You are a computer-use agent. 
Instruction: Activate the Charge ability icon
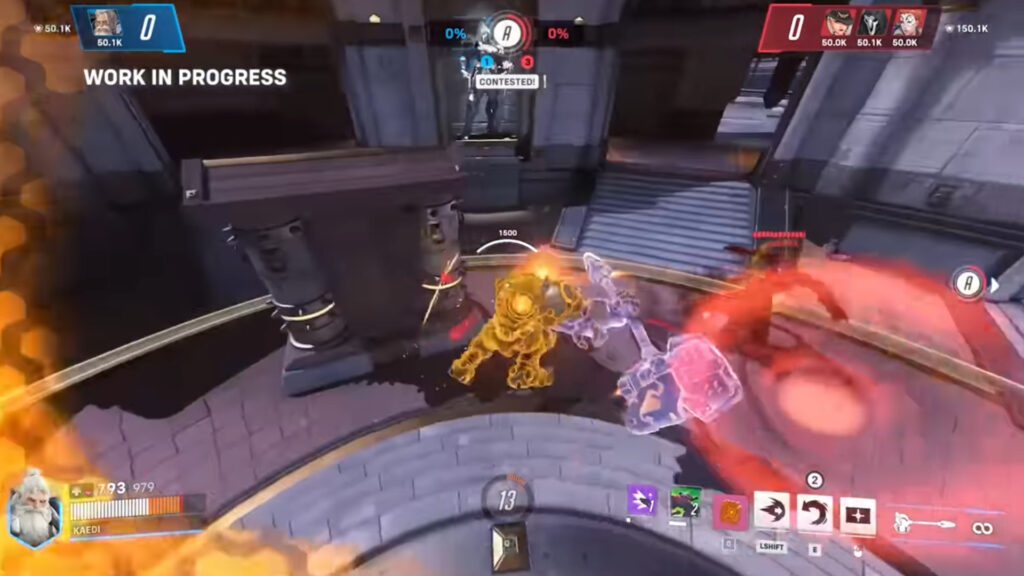[772, 512]
